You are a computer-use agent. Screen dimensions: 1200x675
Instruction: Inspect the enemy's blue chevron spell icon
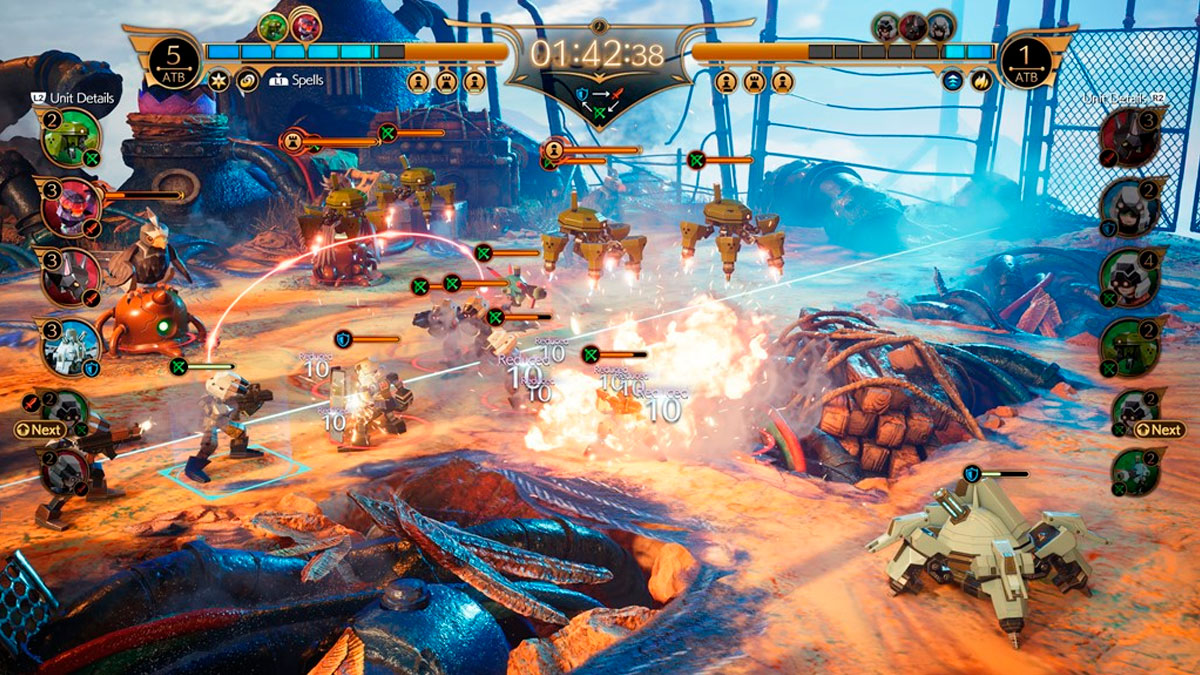953,80
